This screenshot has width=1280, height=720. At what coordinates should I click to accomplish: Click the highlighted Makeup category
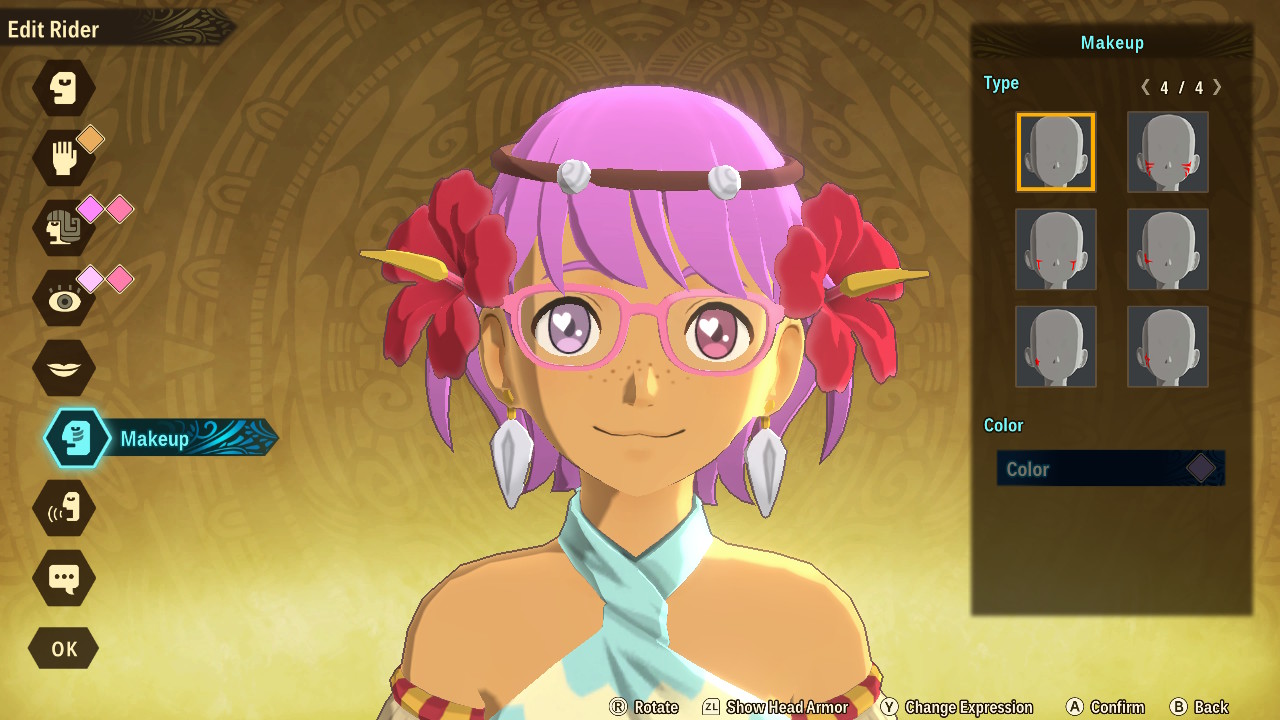(x=78, y=438)
